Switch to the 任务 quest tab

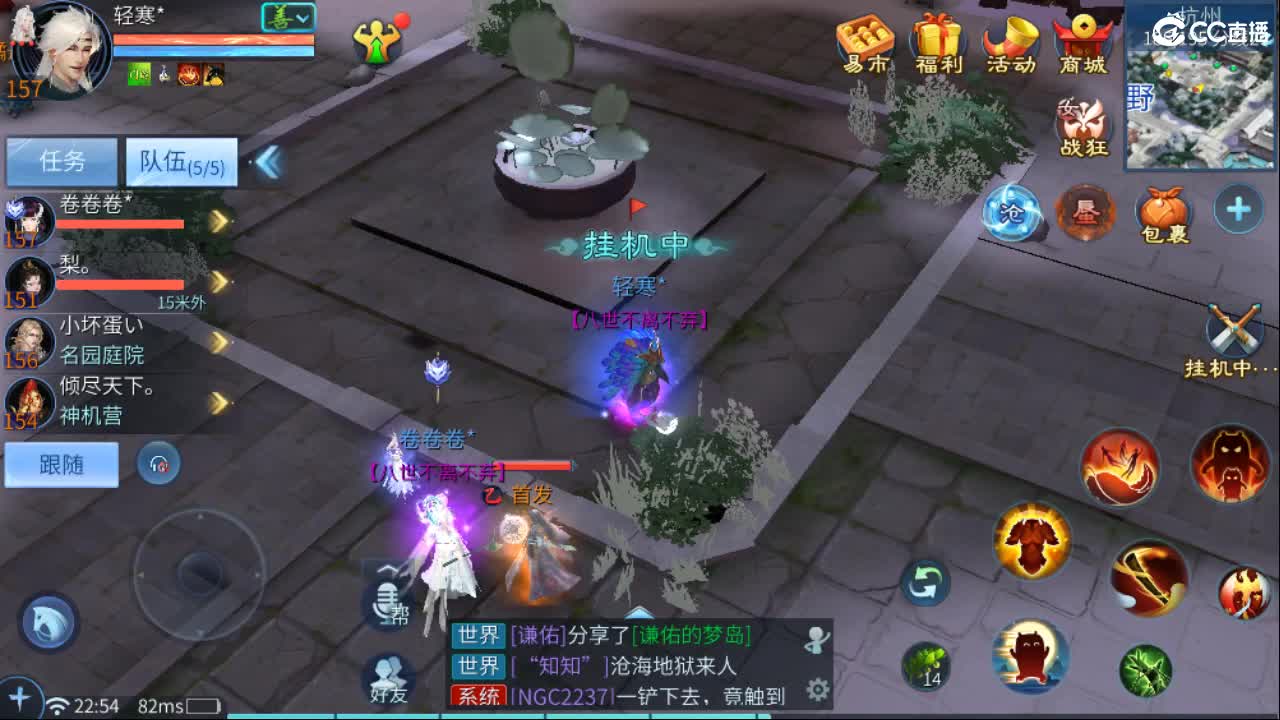click(62, 160)
